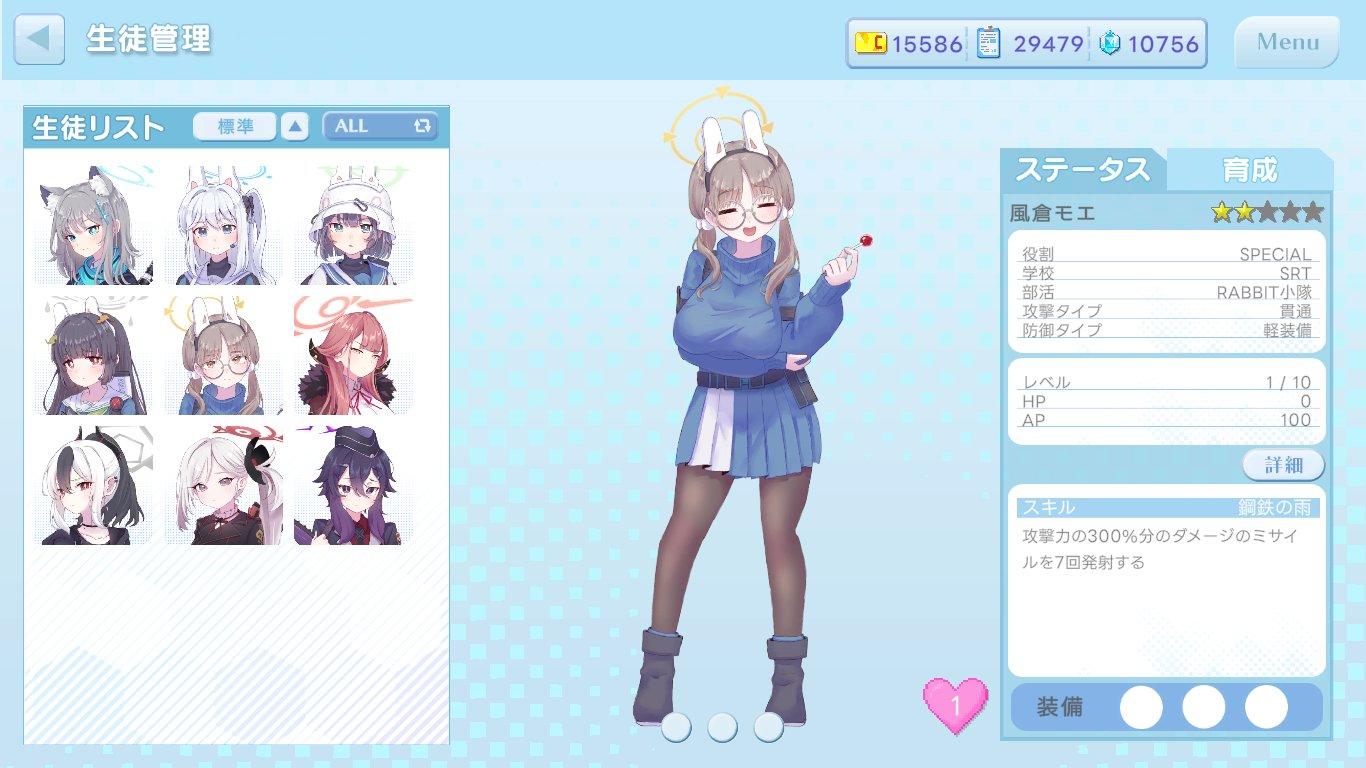Select the leftmost pagination dot below the character
1366x768 pixels.
(x=675, y=727)
